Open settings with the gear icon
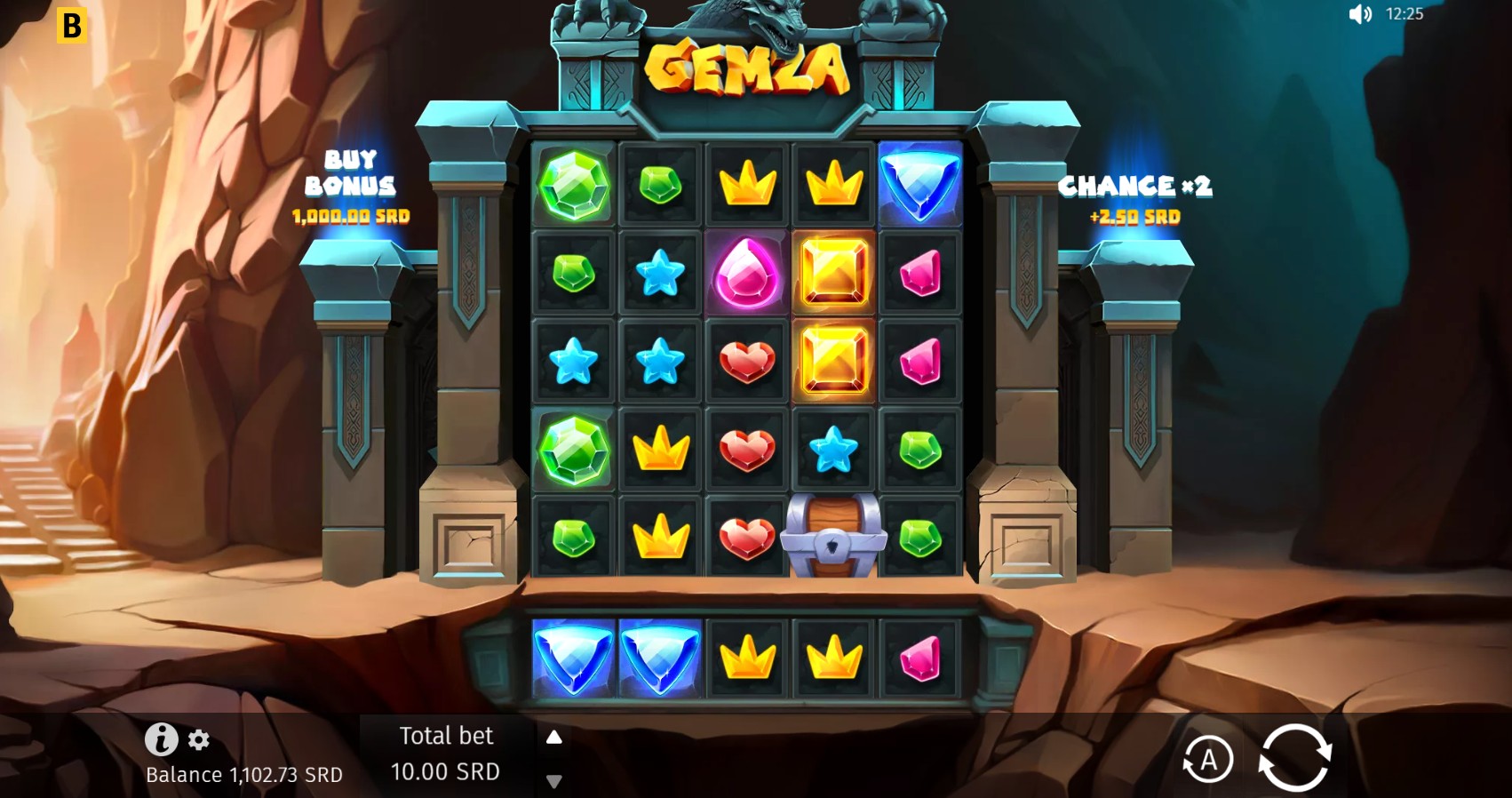This screenshot has height=798, width=1512. 198,738
